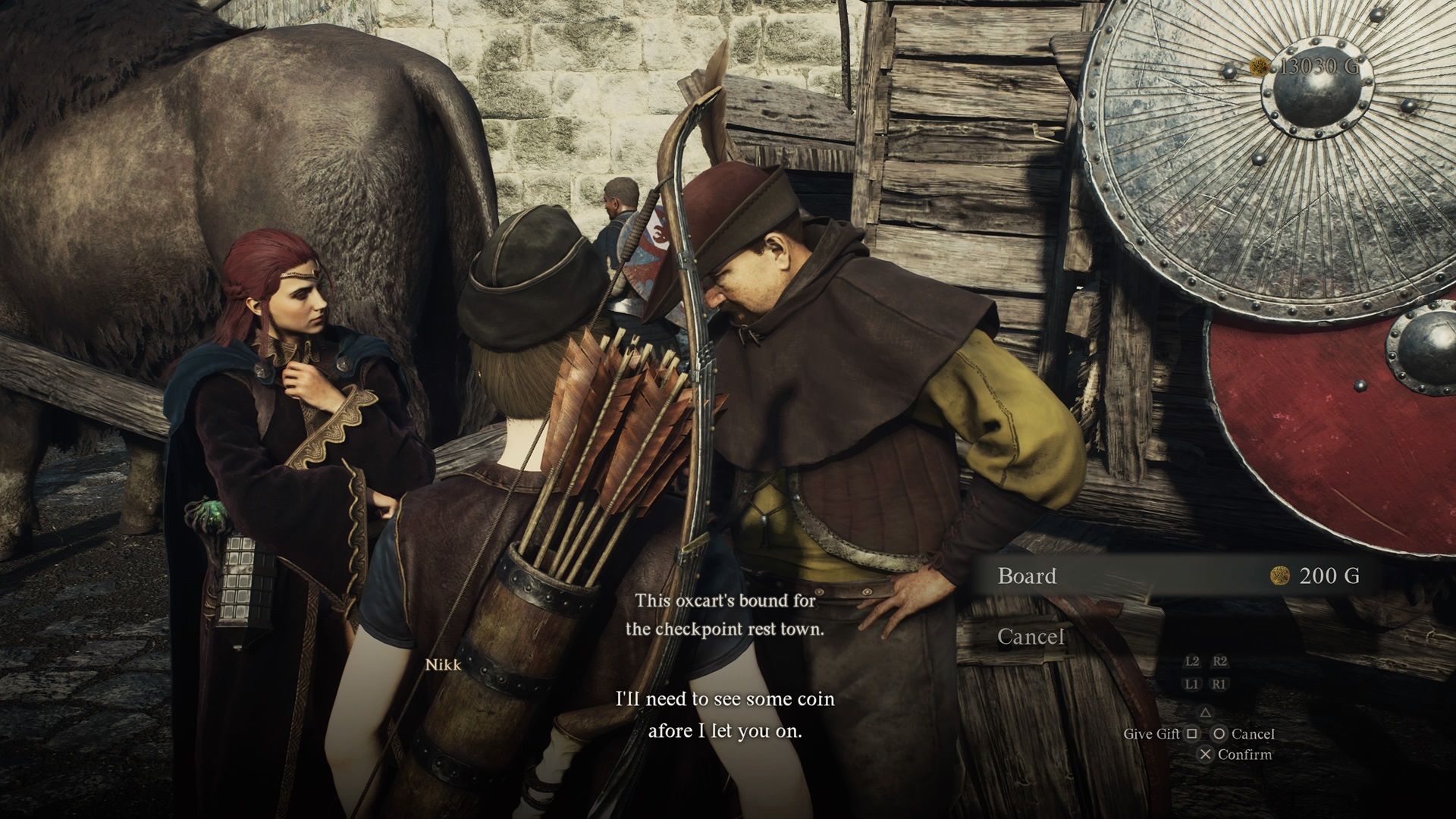The height and width of the screenshot is (819, 1456).
Task: Click the Circle button Cancel icon
Action: [1219, 734]
